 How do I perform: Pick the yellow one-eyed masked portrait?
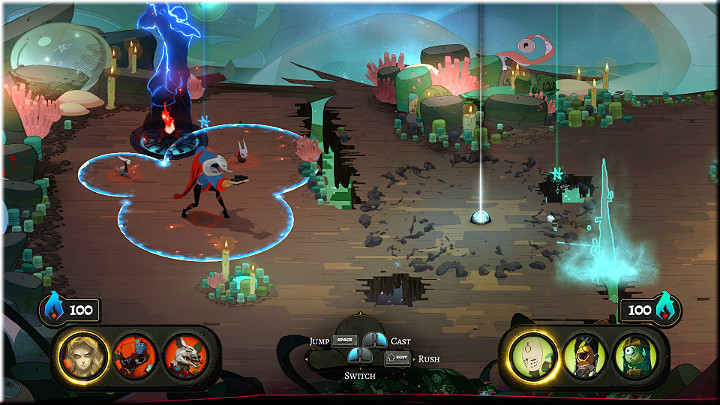[584, 353]
